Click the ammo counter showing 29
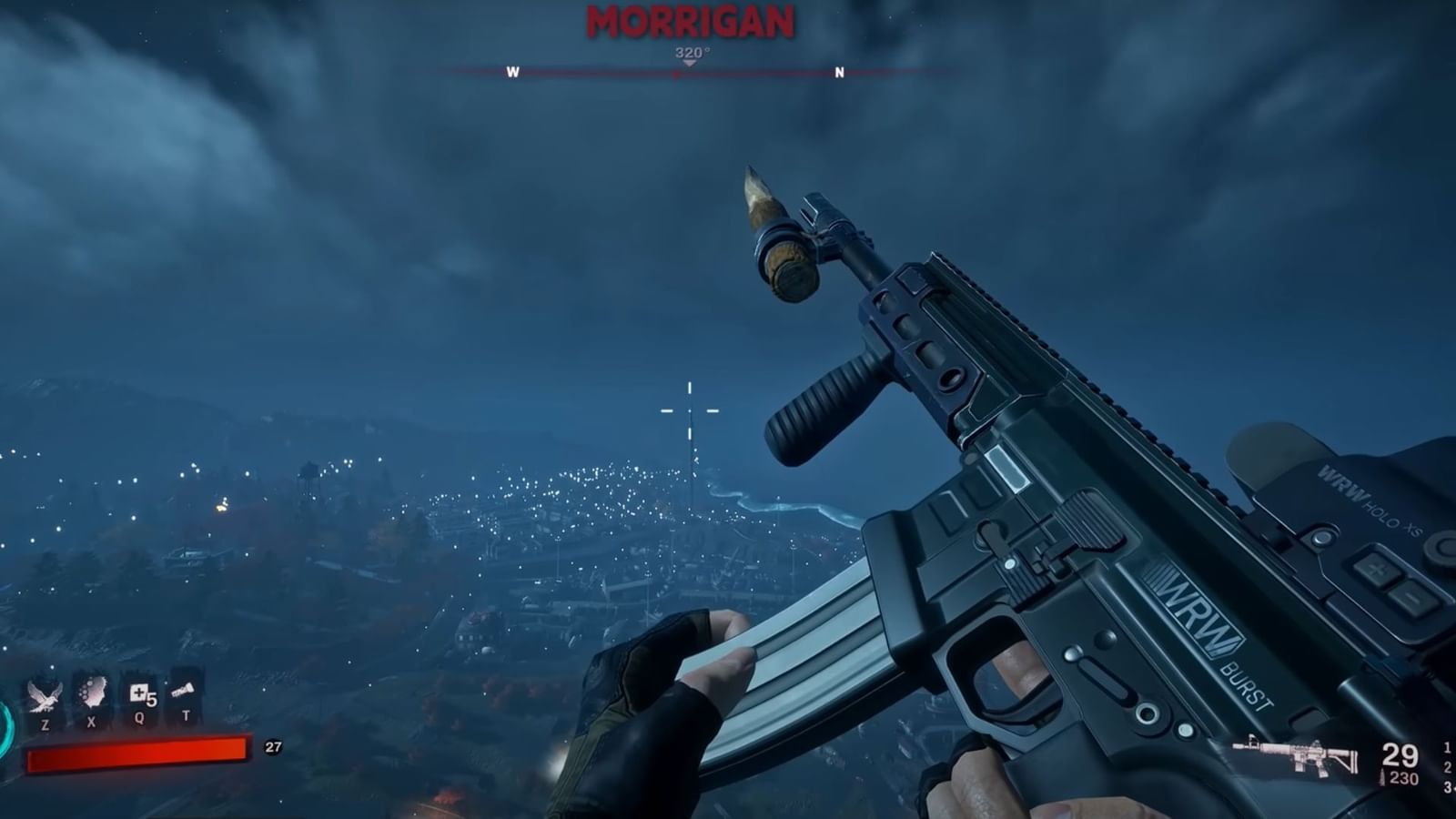The image size is (1456, 819). click(1399, 753)
